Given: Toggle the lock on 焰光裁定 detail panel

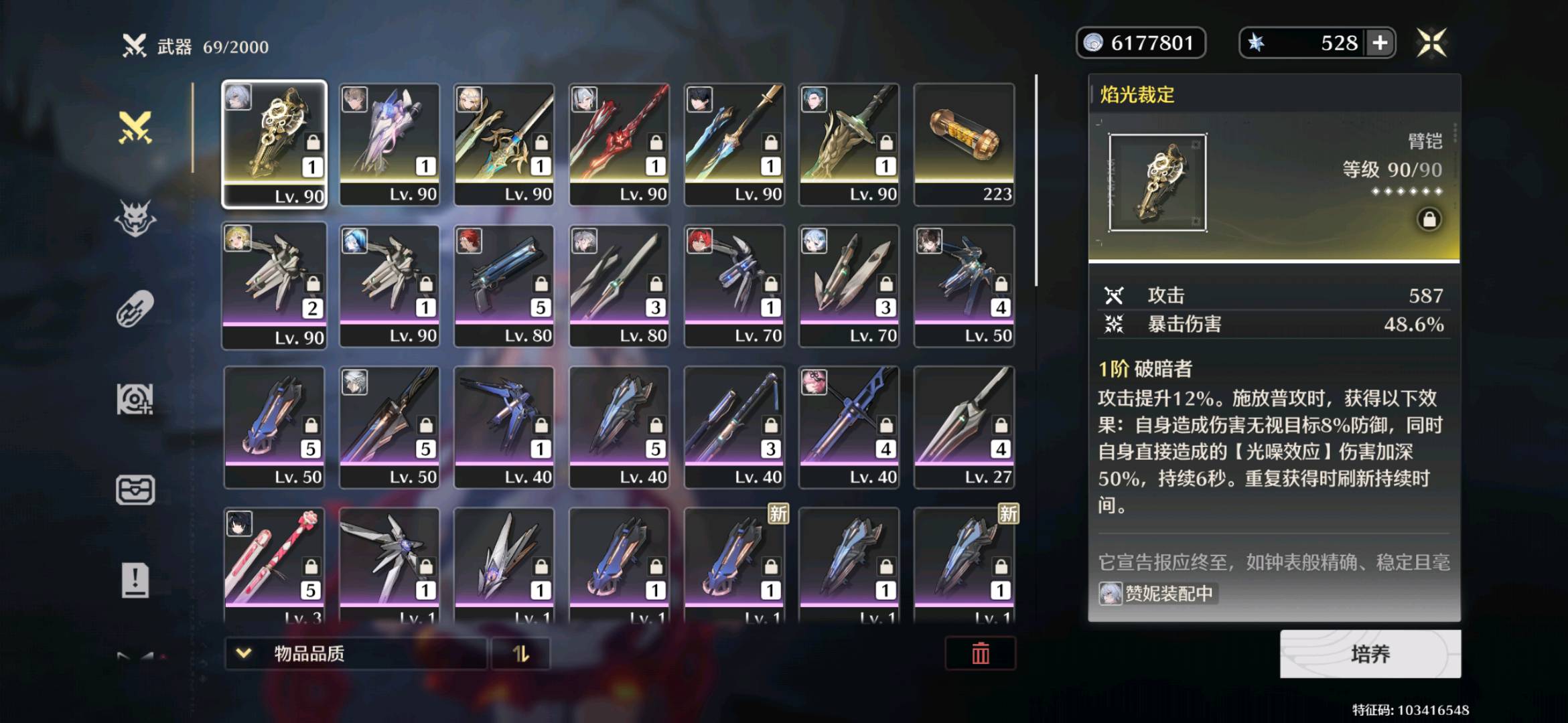Looking at the screenshot, I should point(1429,220).
